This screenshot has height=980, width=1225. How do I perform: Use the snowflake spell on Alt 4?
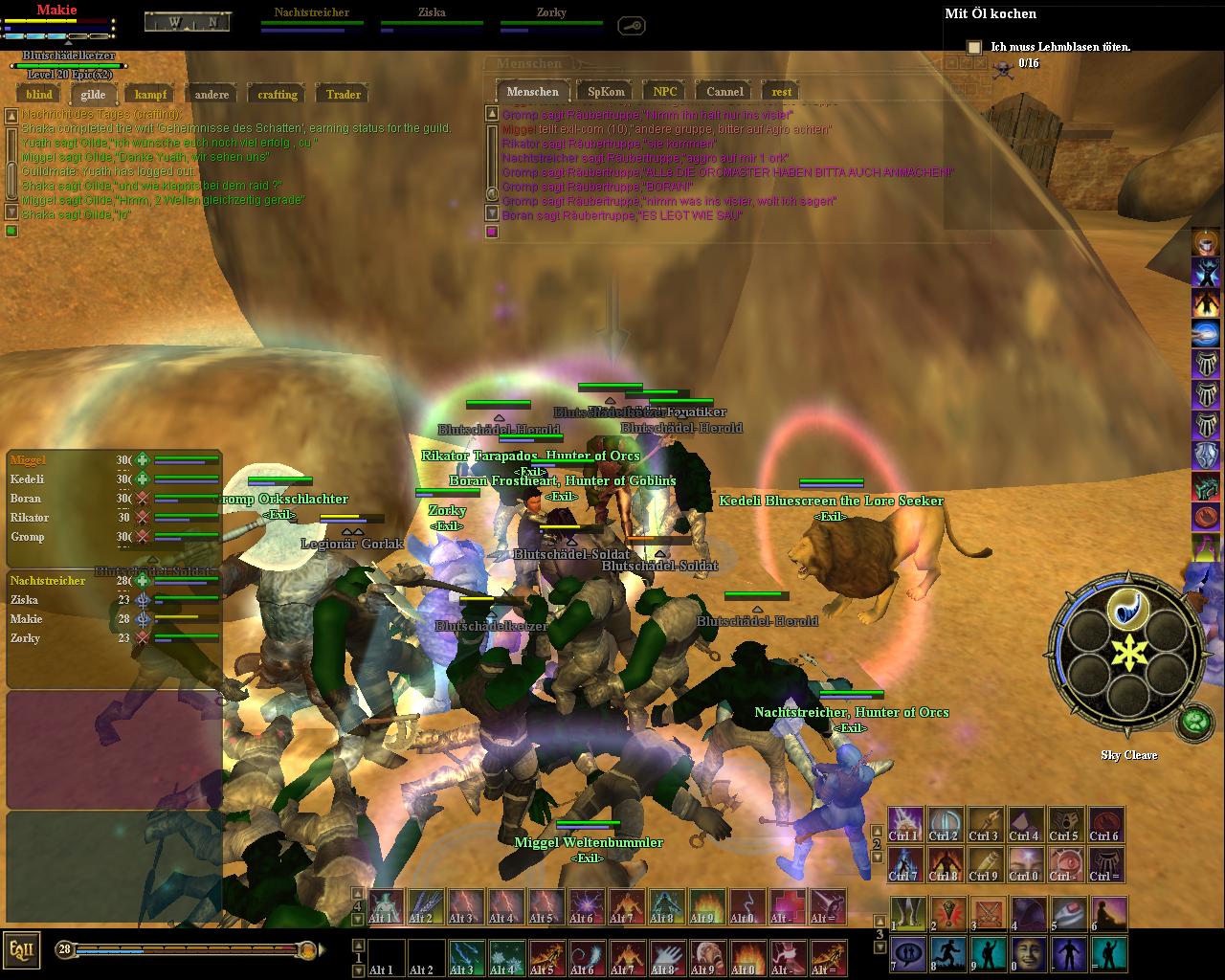click(506, 957)
